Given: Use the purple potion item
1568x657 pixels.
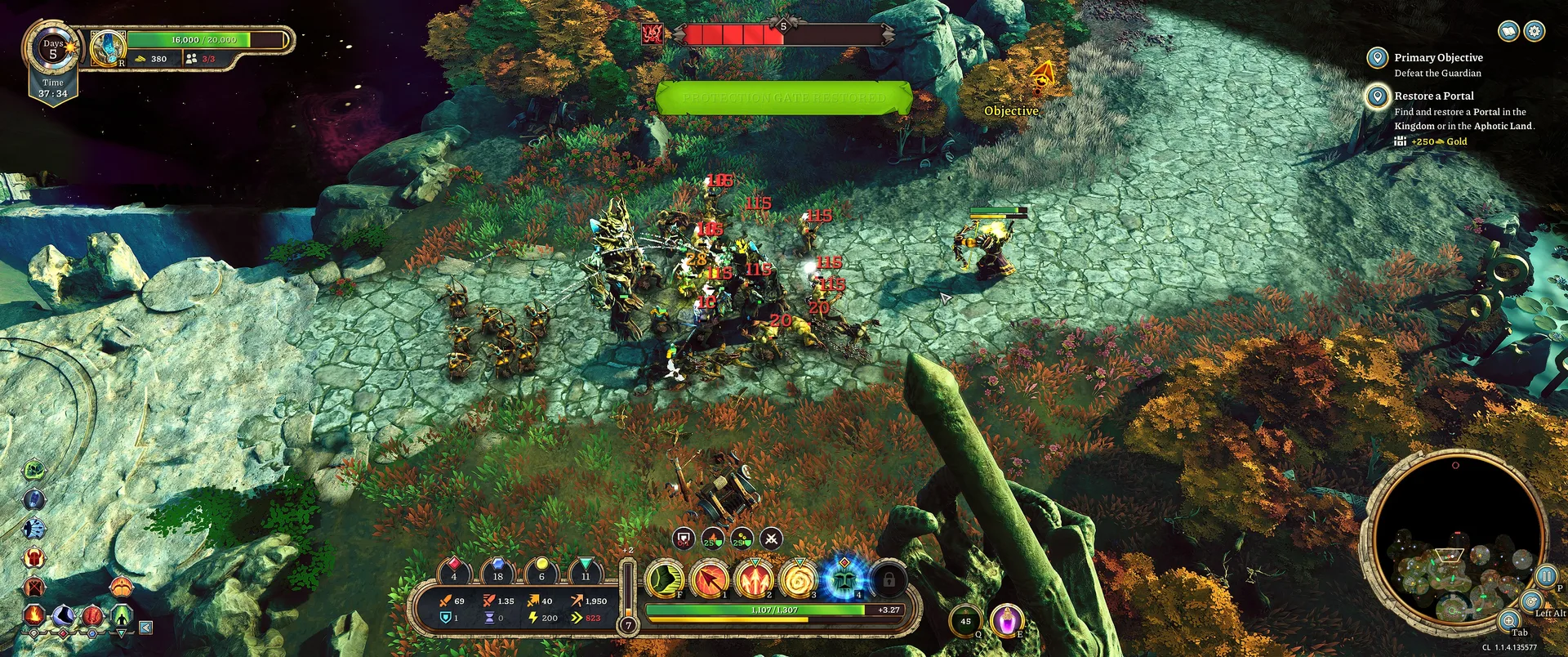Looking at the screenshot, I should pos(1007,620).
